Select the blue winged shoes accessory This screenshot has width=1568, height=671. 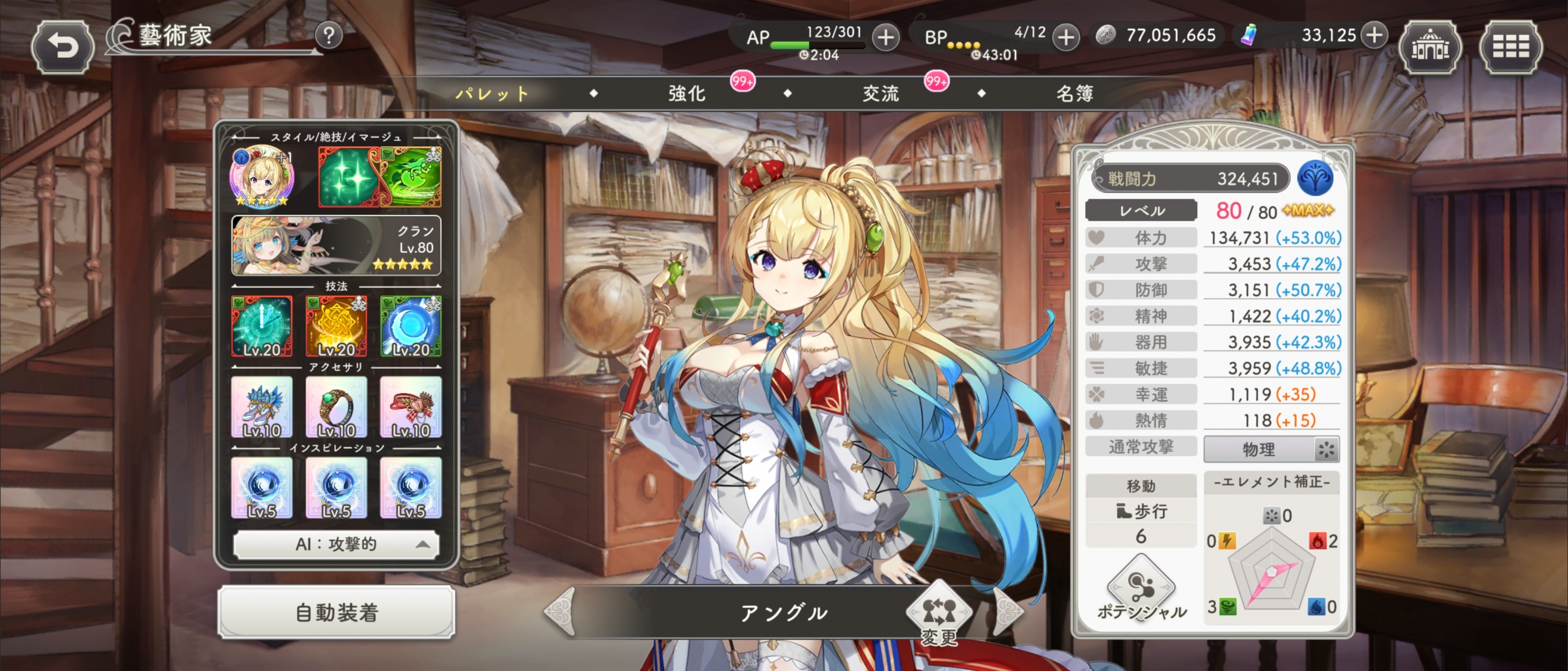point(262,407)
